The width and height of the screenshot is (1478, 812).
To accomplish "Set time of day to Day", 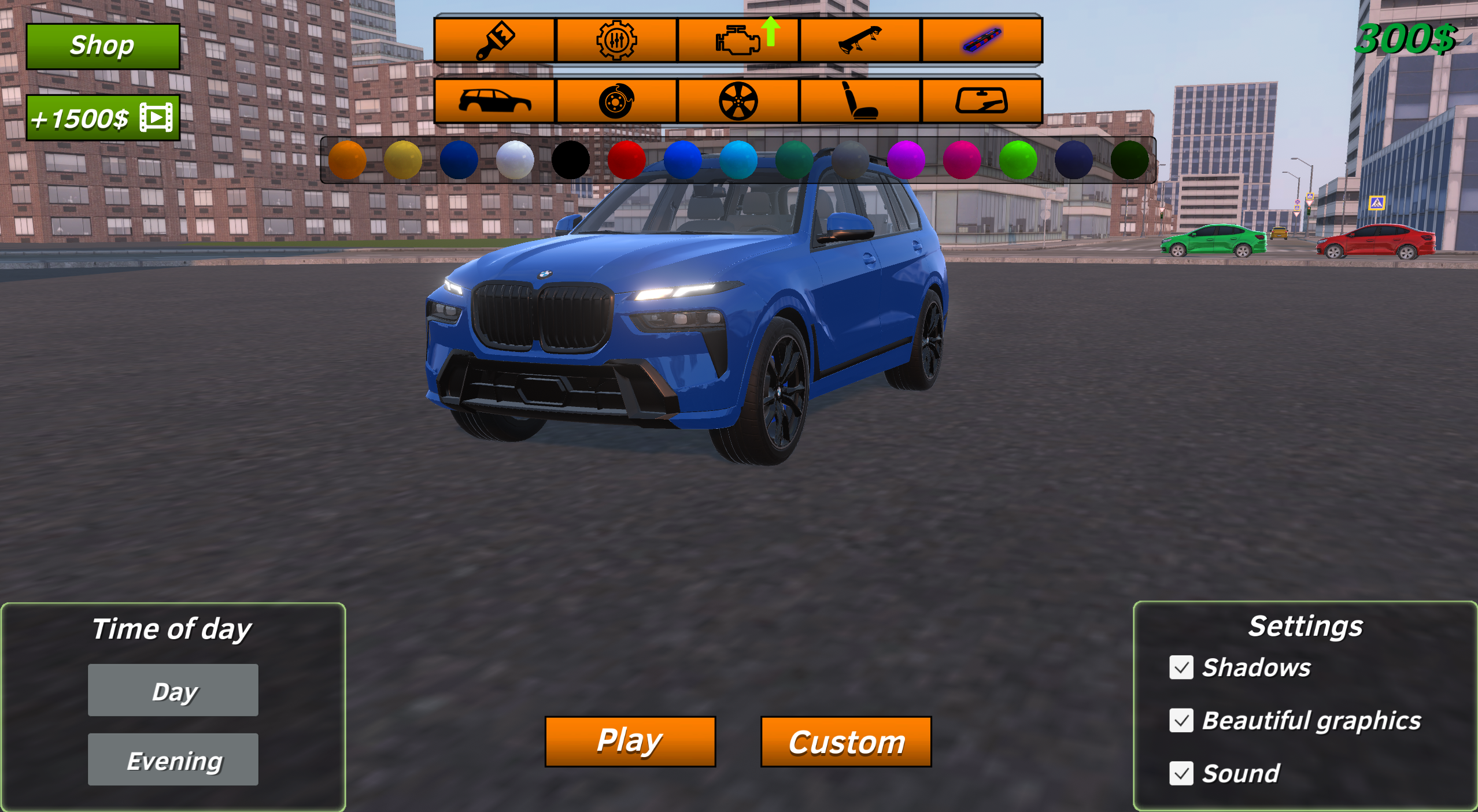I will (173, 689).
